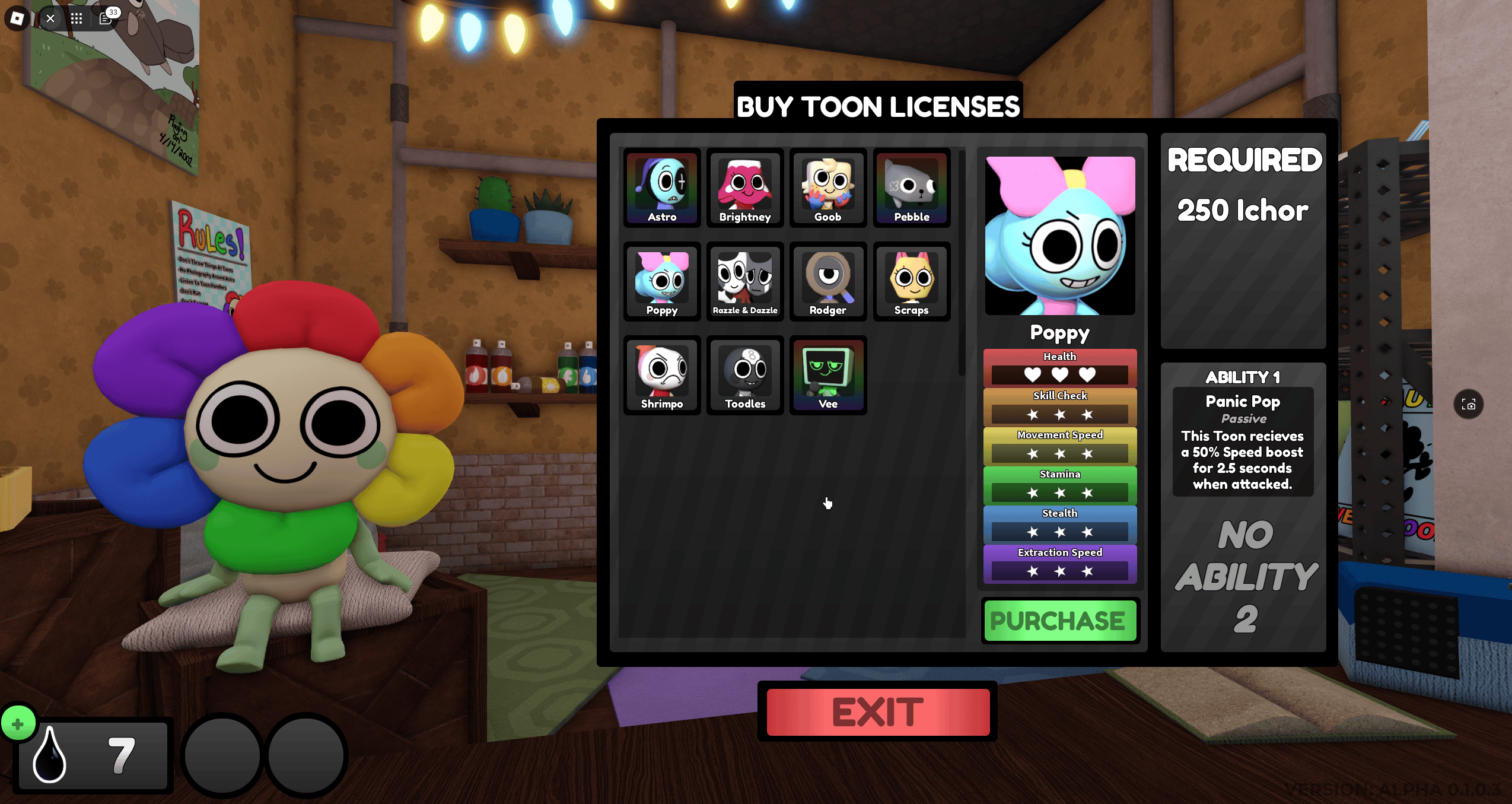Open the Roblox apps grid menu

click(x=77, y=18)
